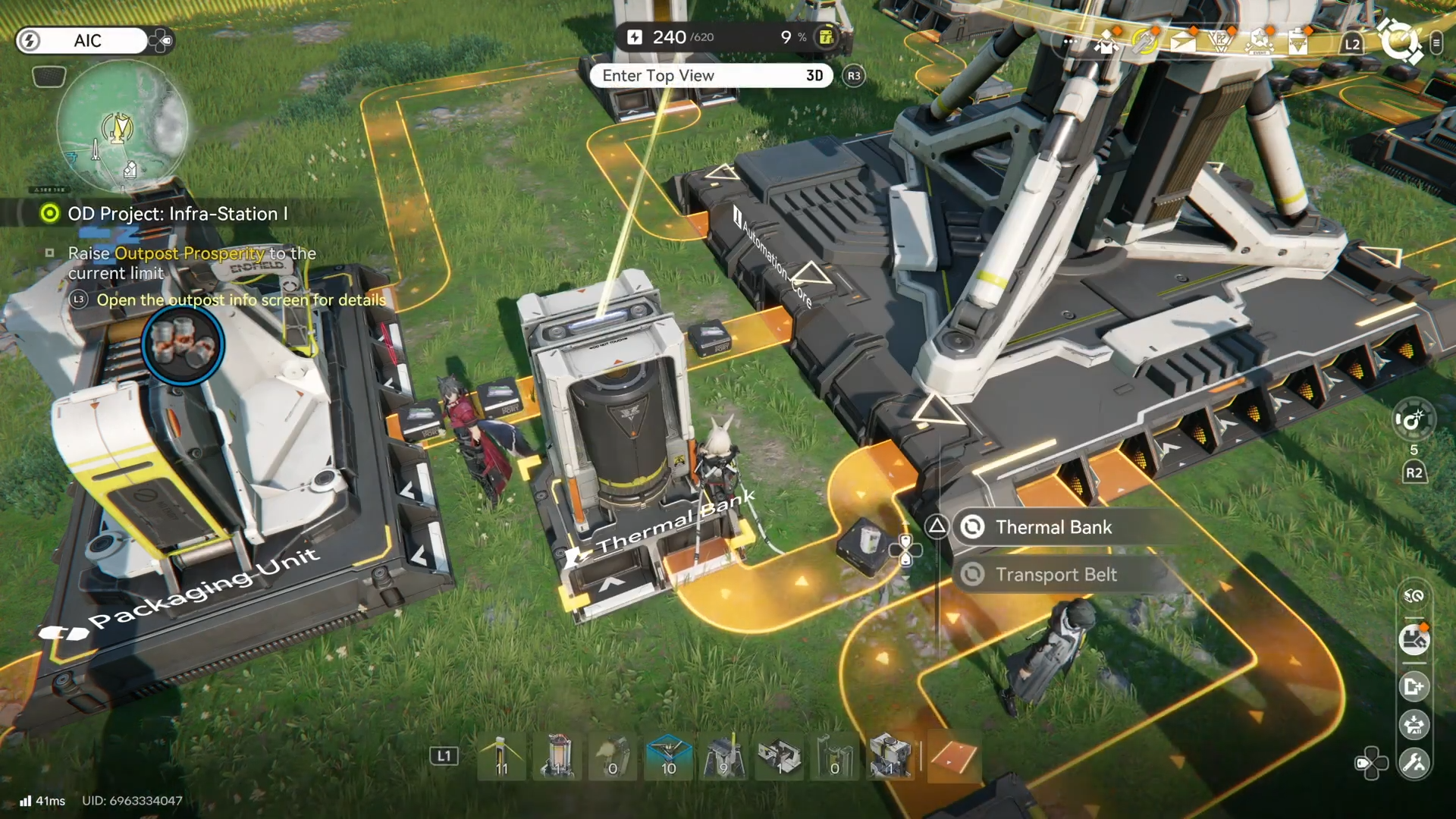Click the circular minimap

click(x=122, y=126)
